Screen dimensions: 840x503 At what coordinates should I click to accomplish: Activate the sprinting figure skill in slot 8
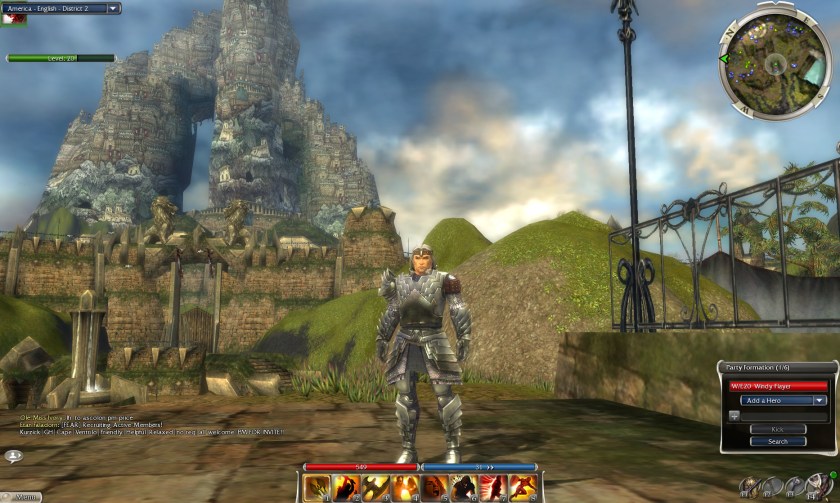[x=523, y=488]
